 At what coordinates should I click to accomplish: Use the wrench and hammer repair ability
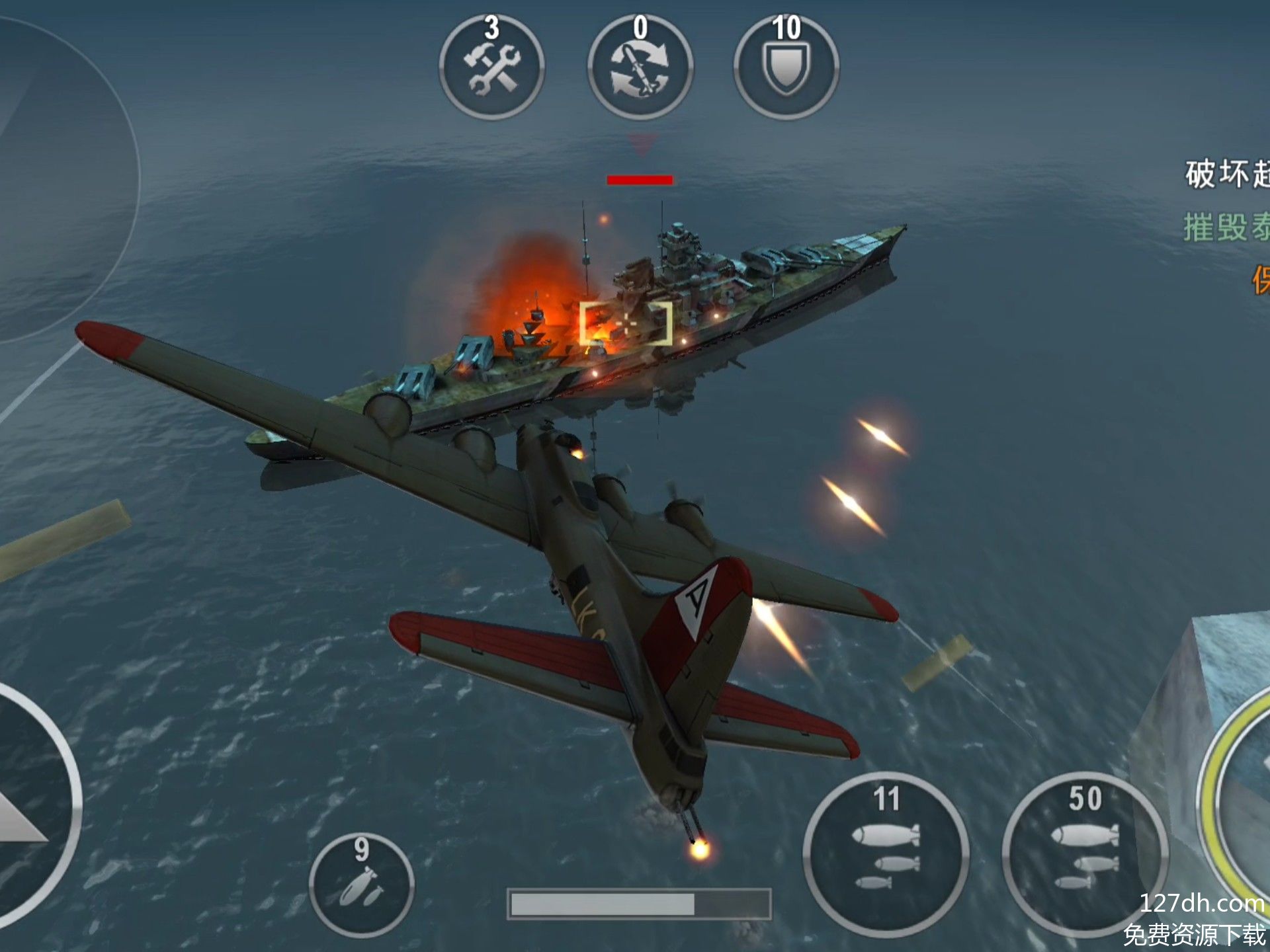coord(491,67)
